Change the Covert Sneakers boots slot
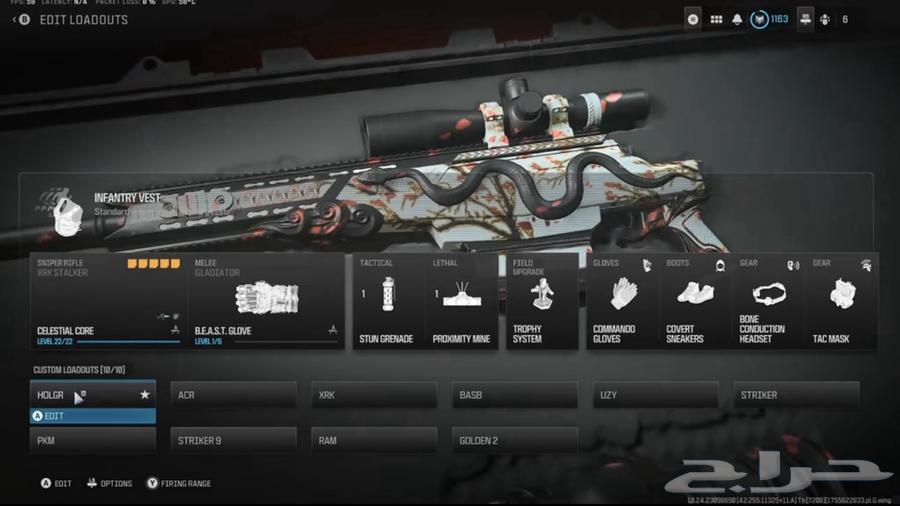 click(x=695, y=301)
